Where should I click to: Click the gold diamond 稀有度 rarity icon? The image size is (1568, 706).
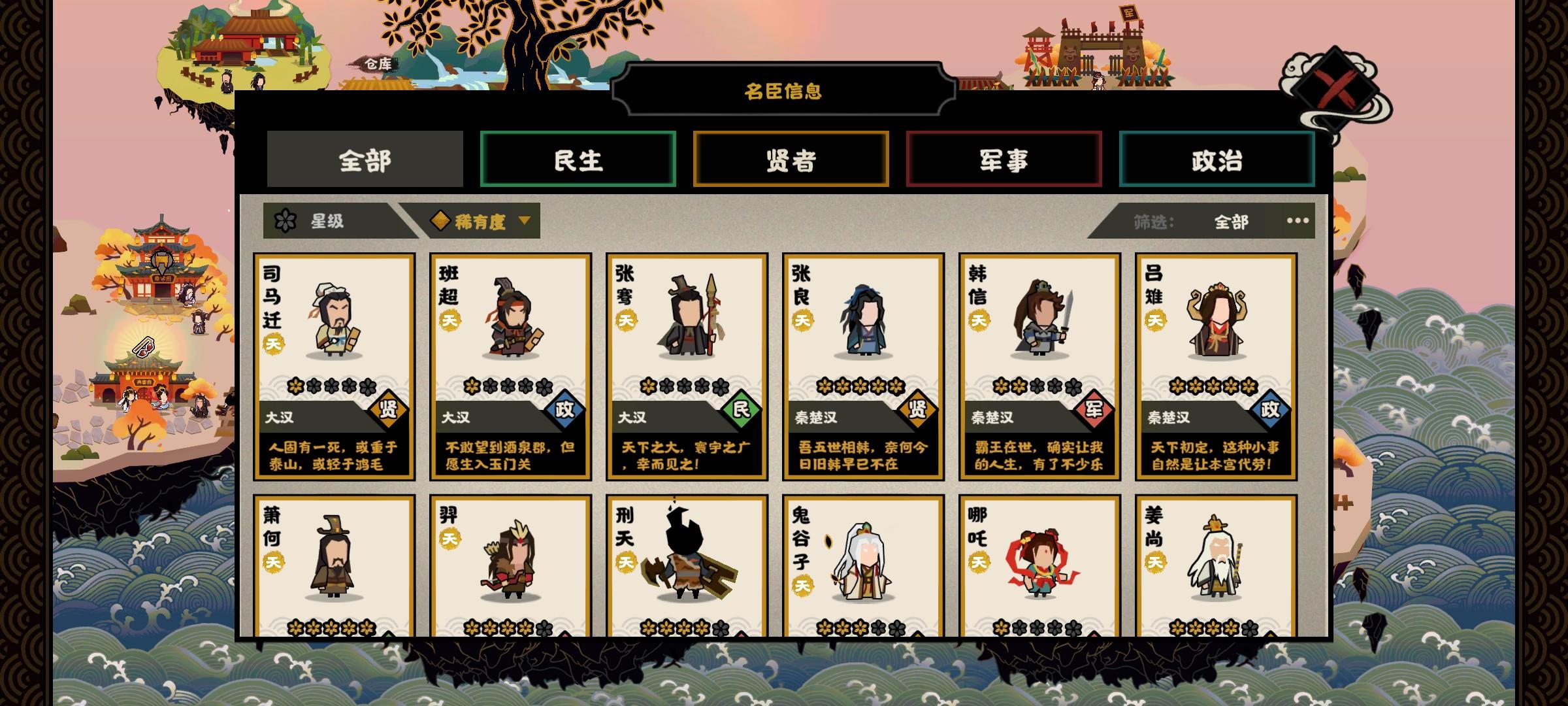click(441, 221)
